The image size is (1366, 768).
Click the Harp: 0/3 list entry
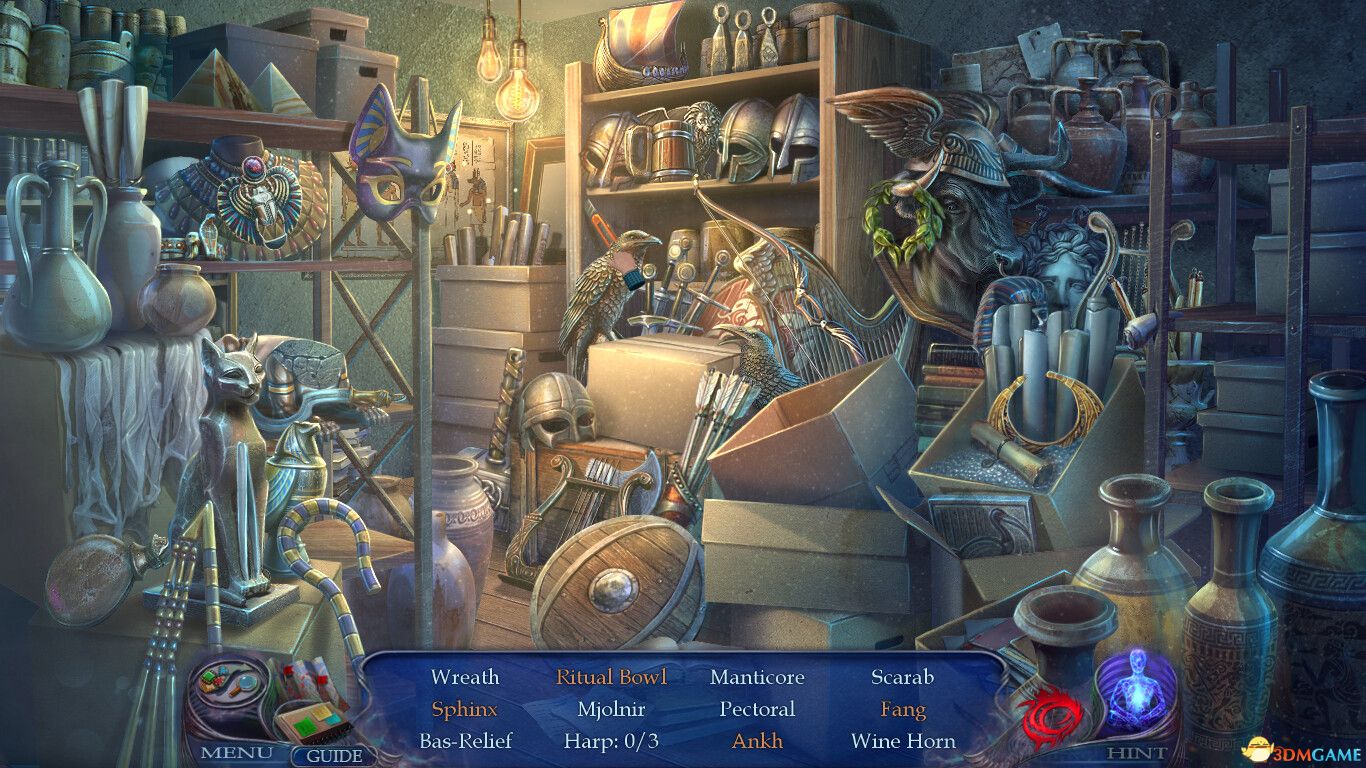pos(611,741)
